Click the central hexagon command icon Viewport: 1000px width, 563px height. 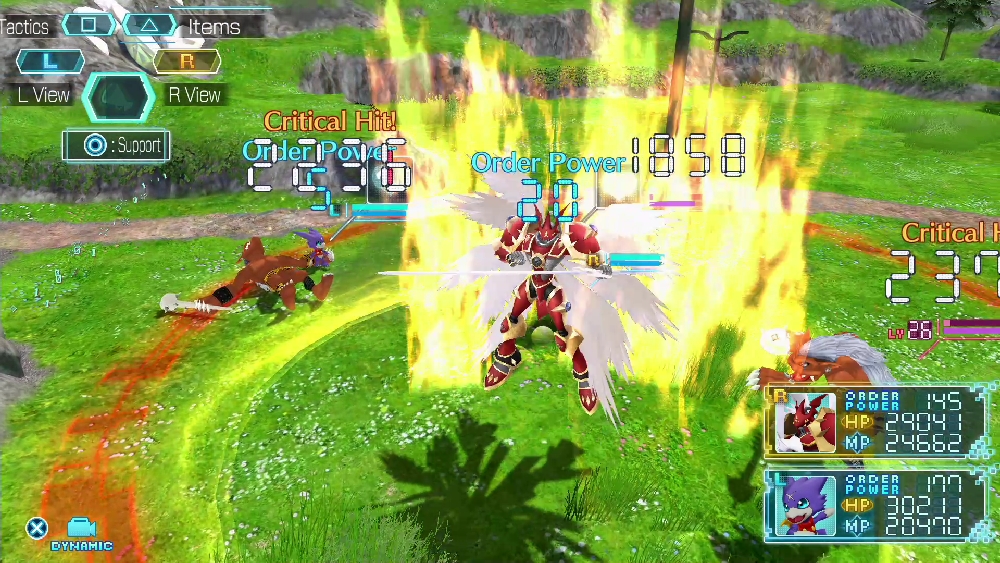click(x=119, y=97)
